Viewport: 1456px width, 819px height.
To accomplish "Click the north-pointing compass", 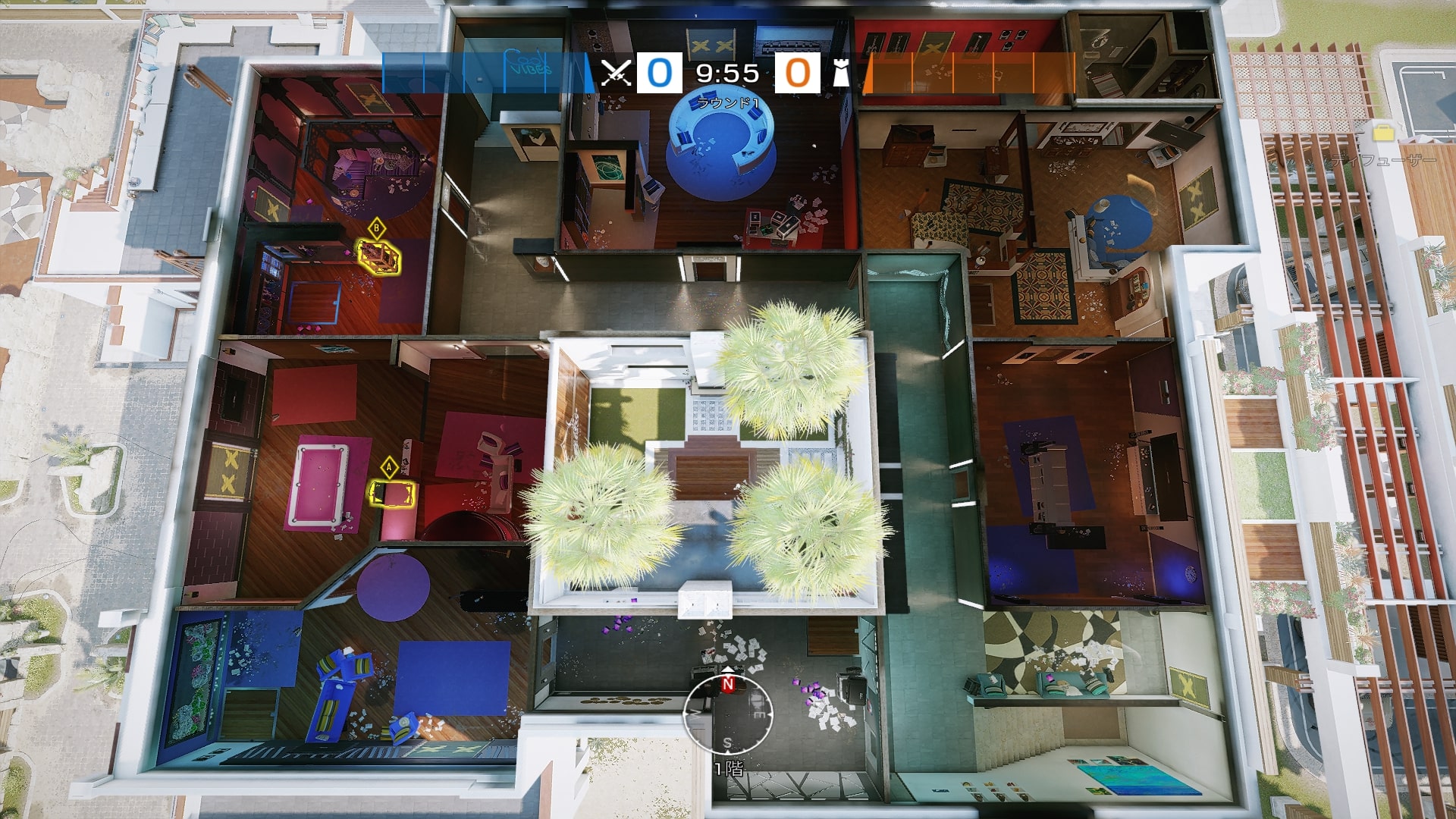I will [728, 713].
